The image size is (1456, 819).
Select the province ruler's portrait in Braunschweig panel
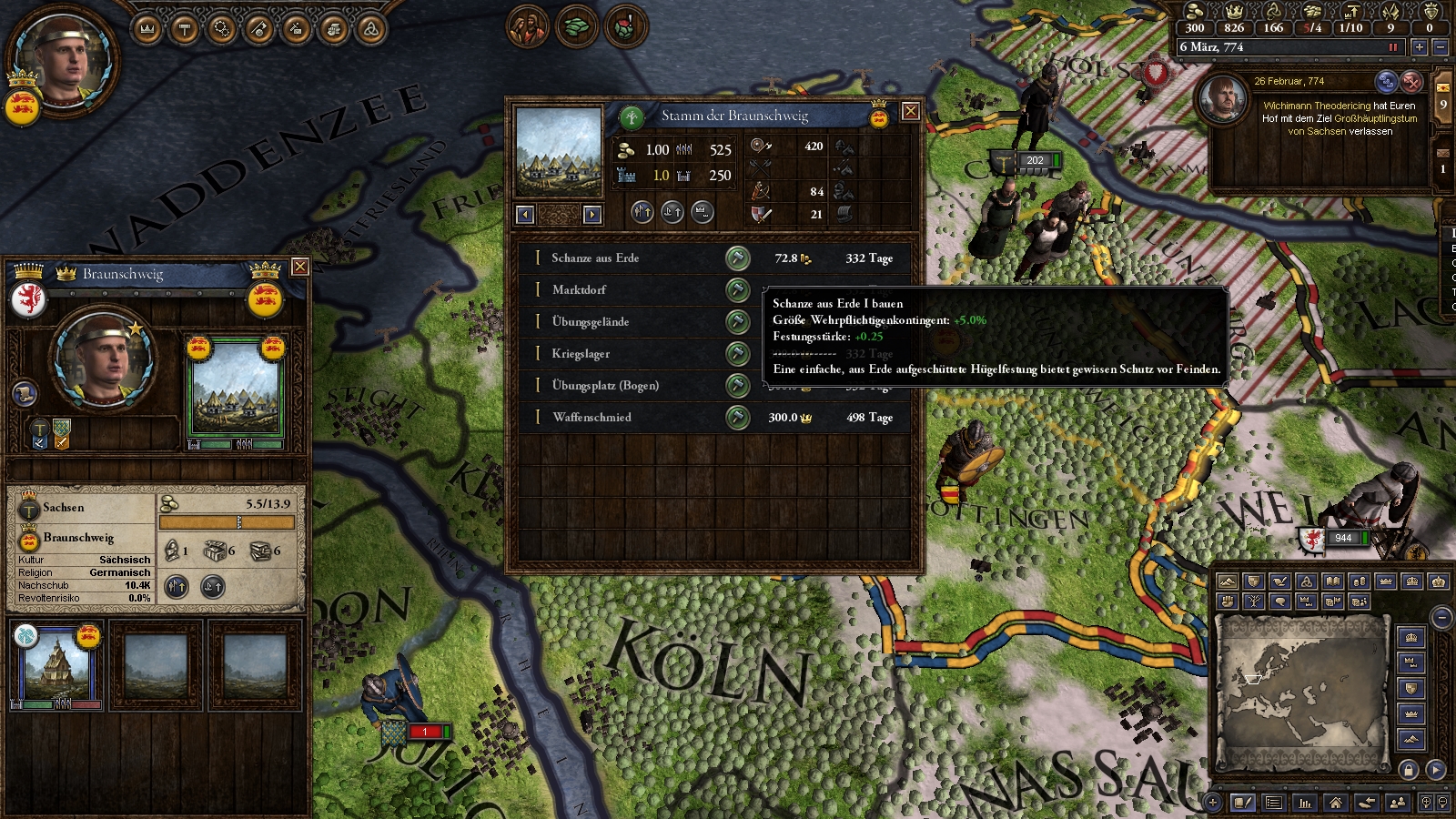click(103, 355)
